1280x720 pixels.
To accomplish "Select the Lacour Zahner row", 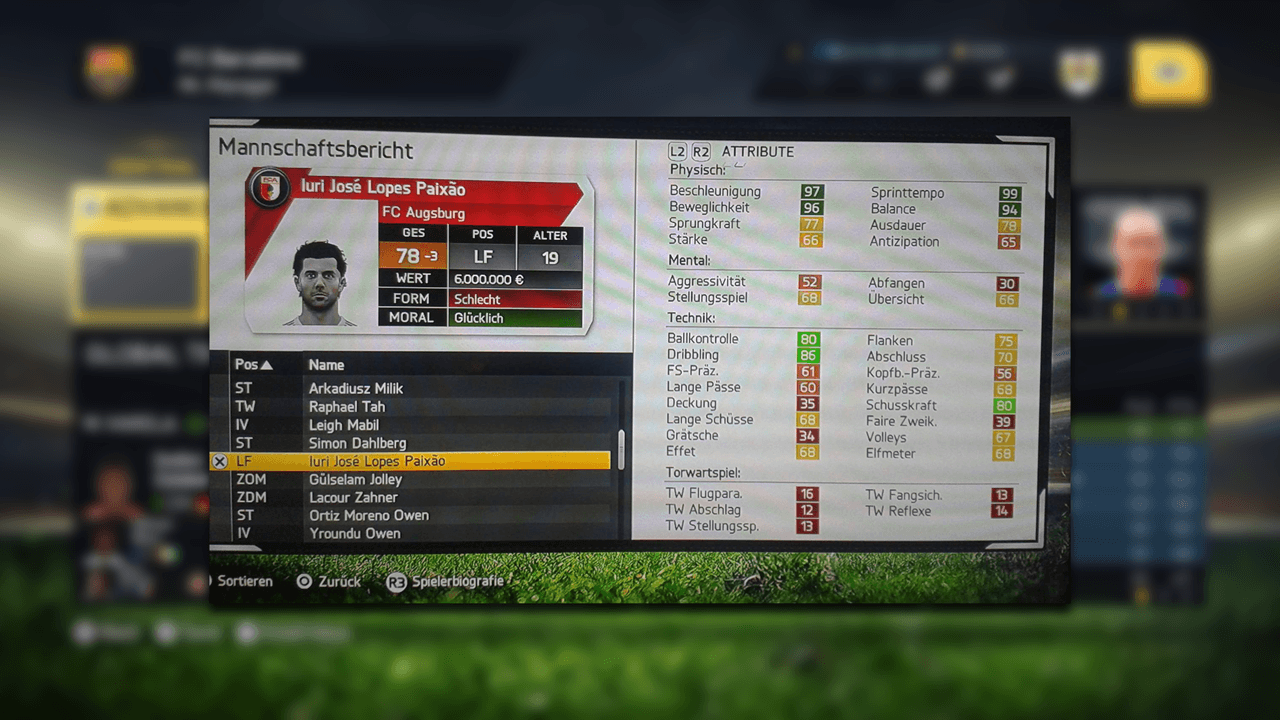I will pyautogui.click(x=353, y=497).
